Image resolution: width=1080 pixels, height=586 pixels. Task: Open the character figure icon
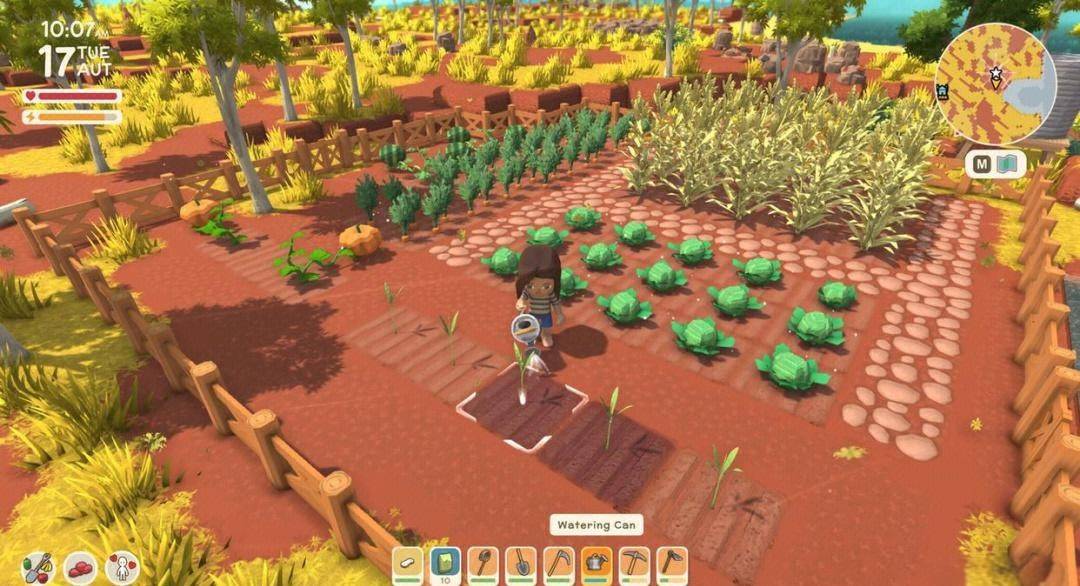pos(122,568)
